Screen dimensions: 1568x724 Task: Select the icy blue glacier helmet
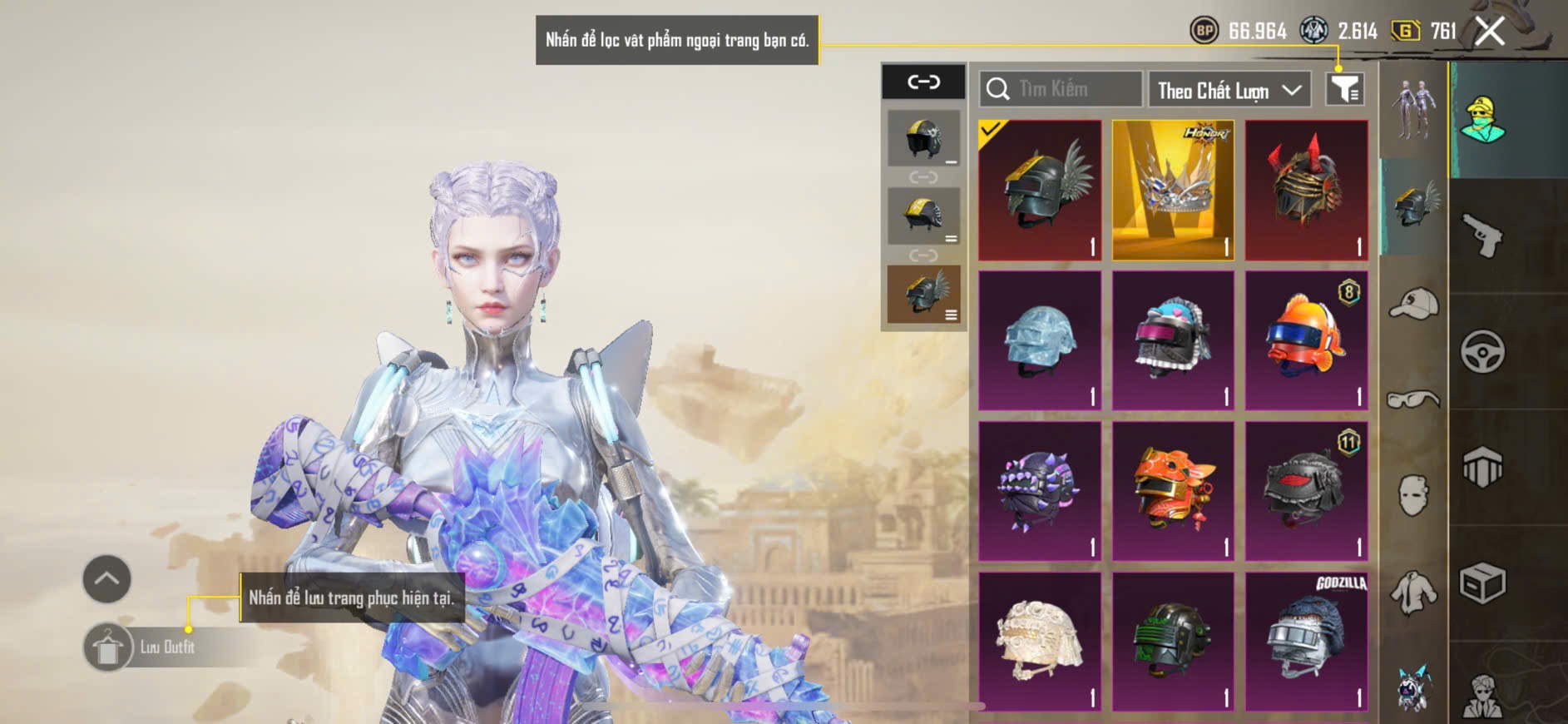click(1040, 341)
